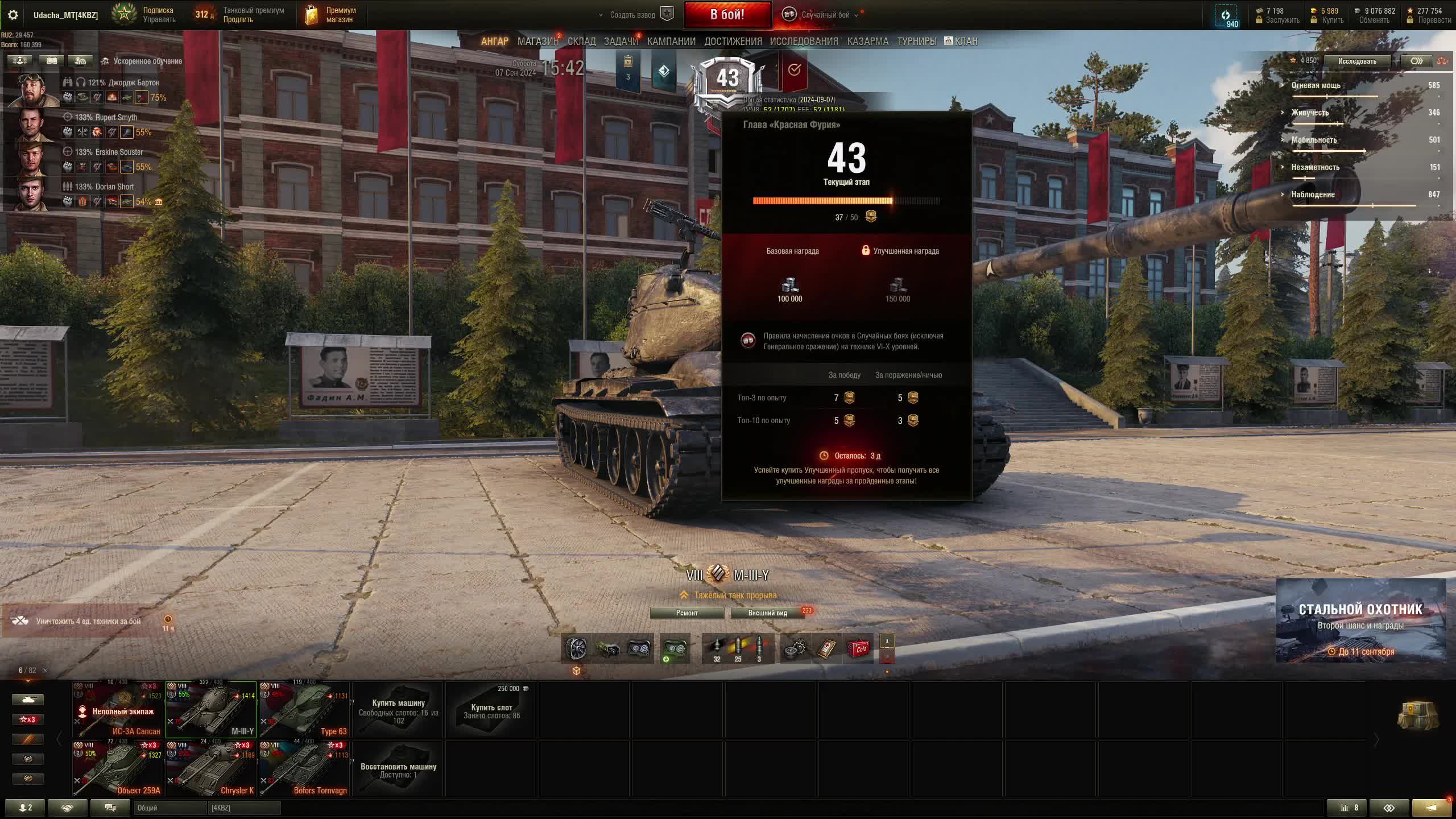
Task: Open the МАГАЗИН tab
Action: click(537, 42)
